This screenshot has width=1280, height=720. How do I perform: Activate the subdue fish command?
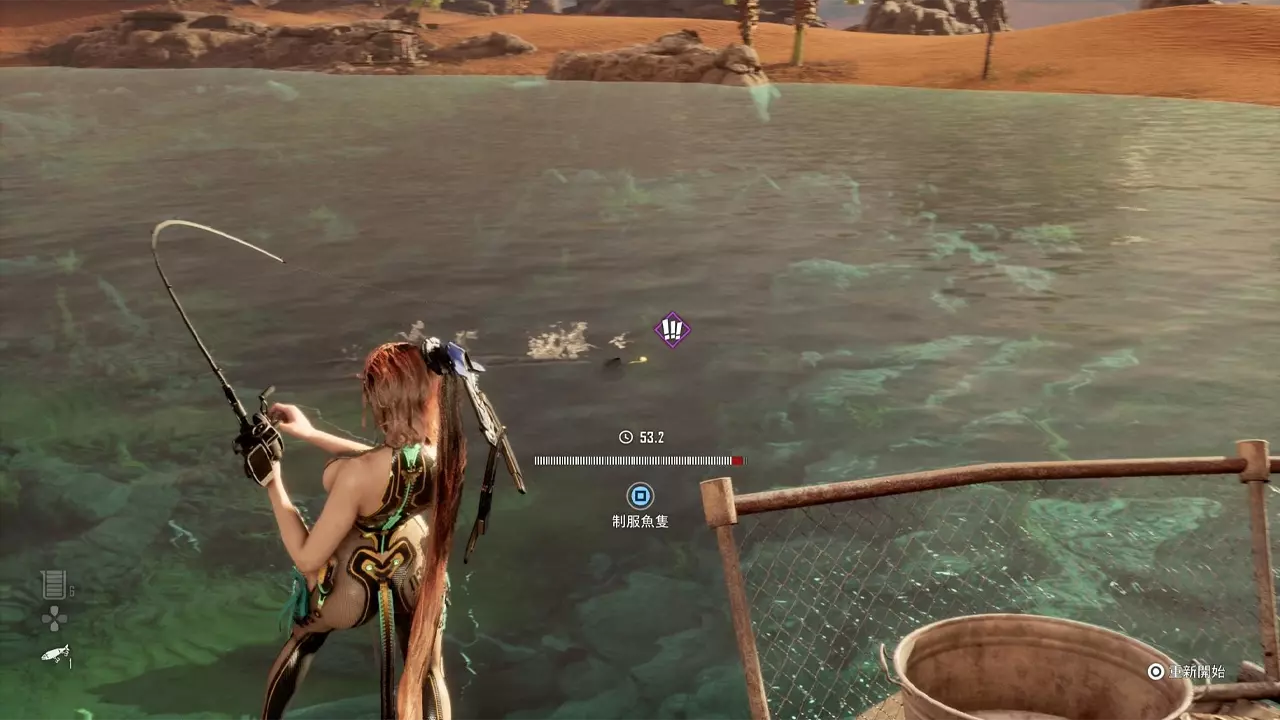click(x=639, y=495)
